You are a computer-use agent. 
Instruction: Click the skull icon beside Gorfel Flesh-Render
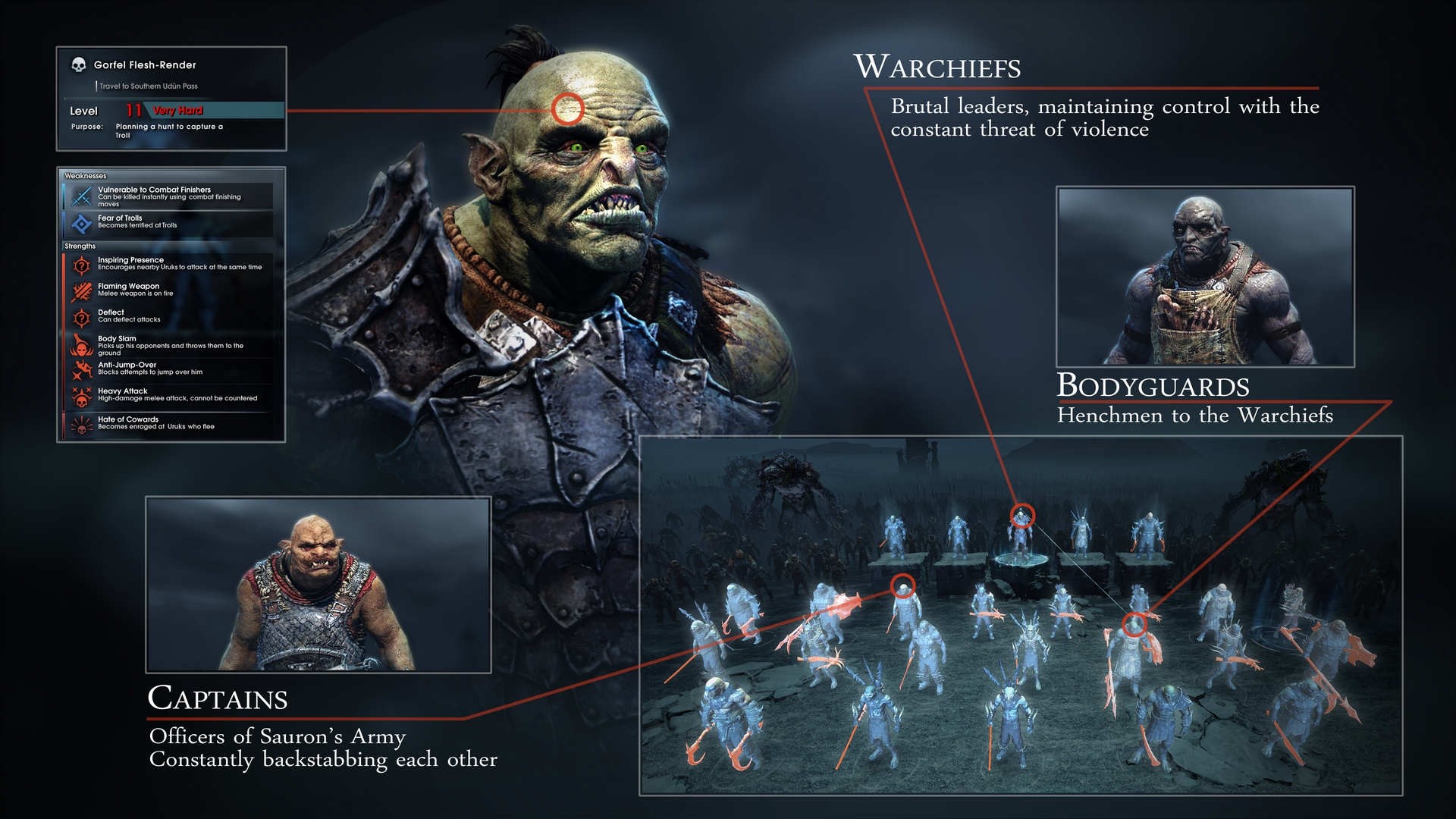[79, 64]
